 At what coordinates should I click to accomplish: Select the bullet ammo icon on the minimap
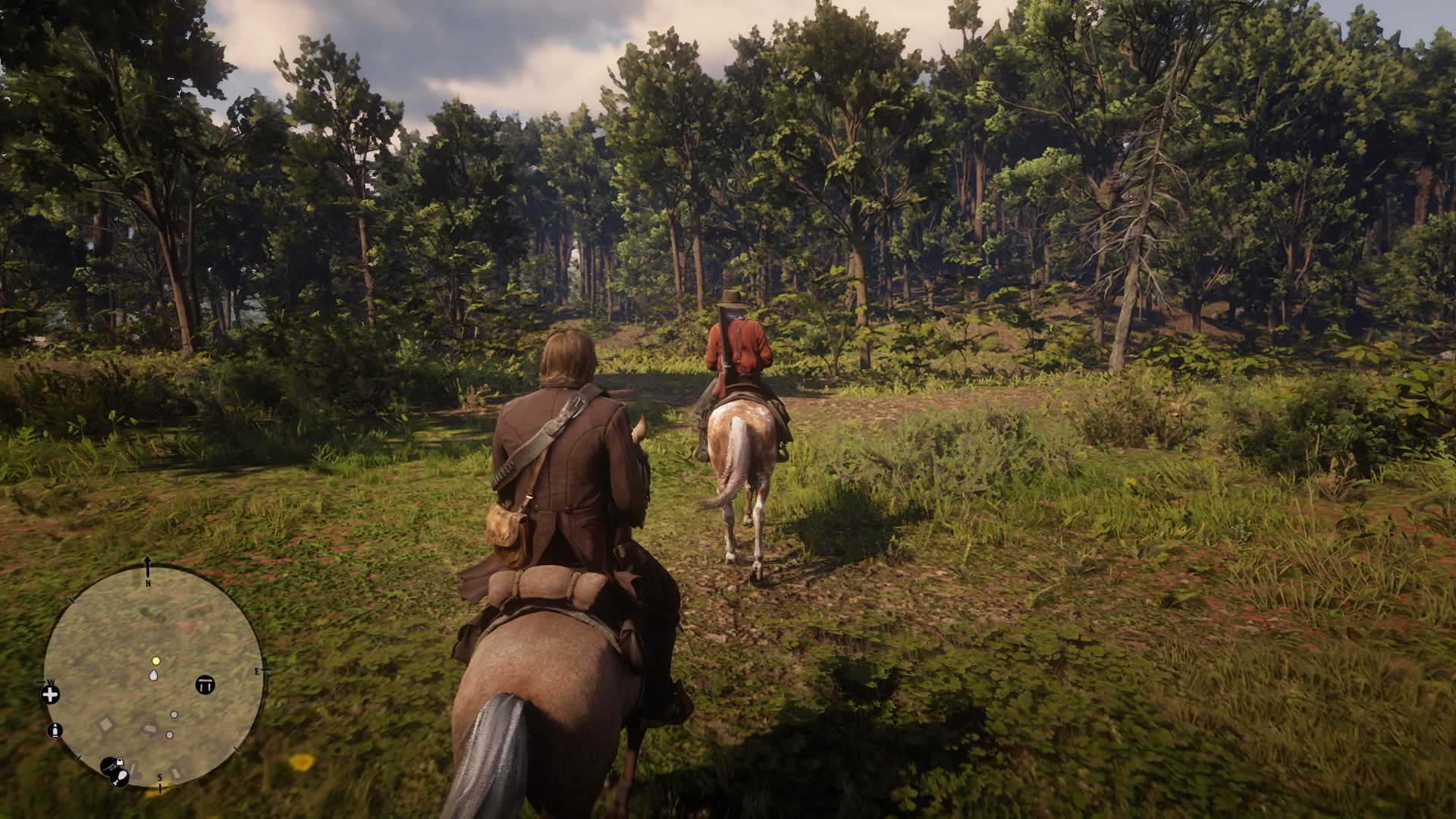pyautogui.click(x=55, y=730)
